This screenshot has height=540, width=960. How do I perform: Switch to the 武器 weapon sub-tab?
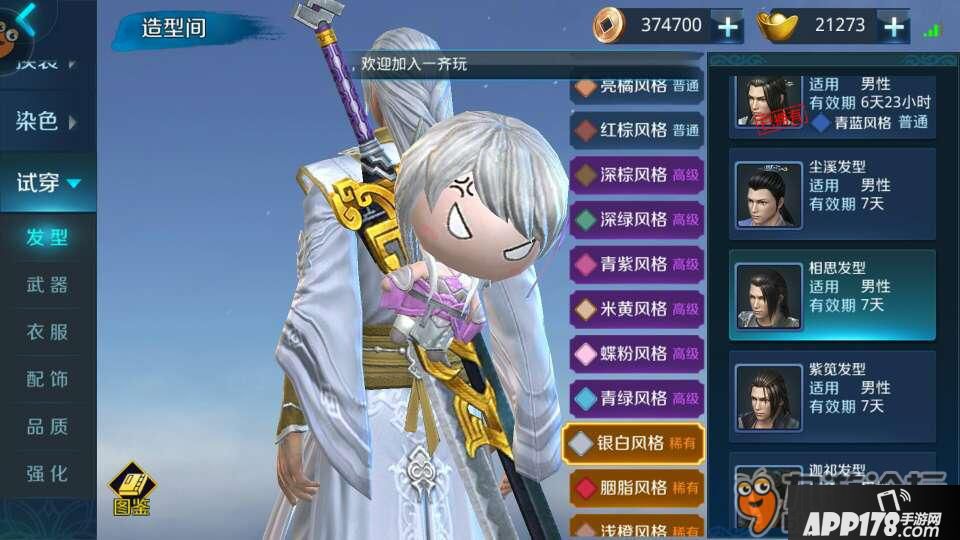(x=47, y=285)
